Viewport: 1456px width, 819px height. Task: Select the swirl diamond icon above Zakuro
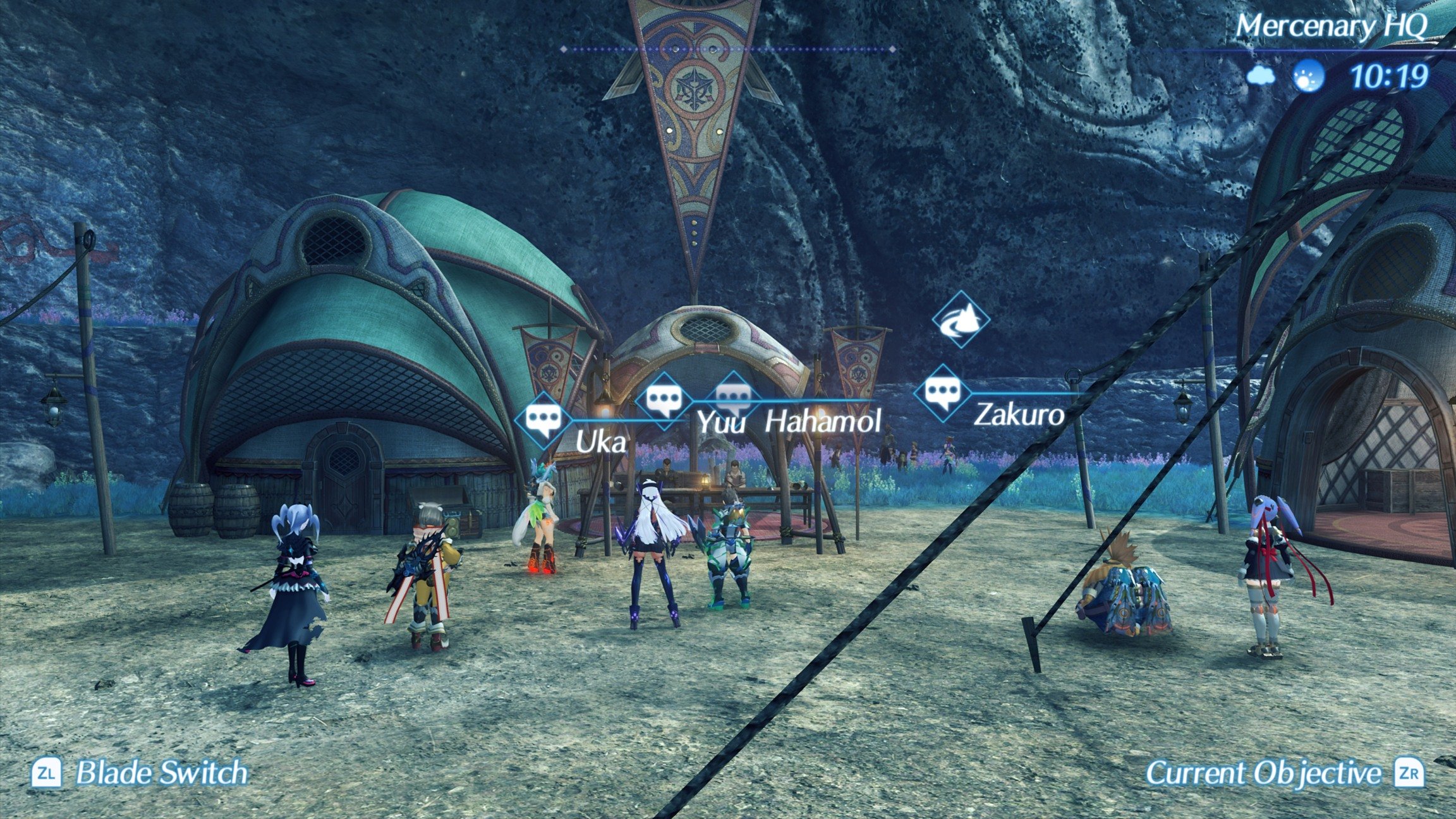click(961, 320)
